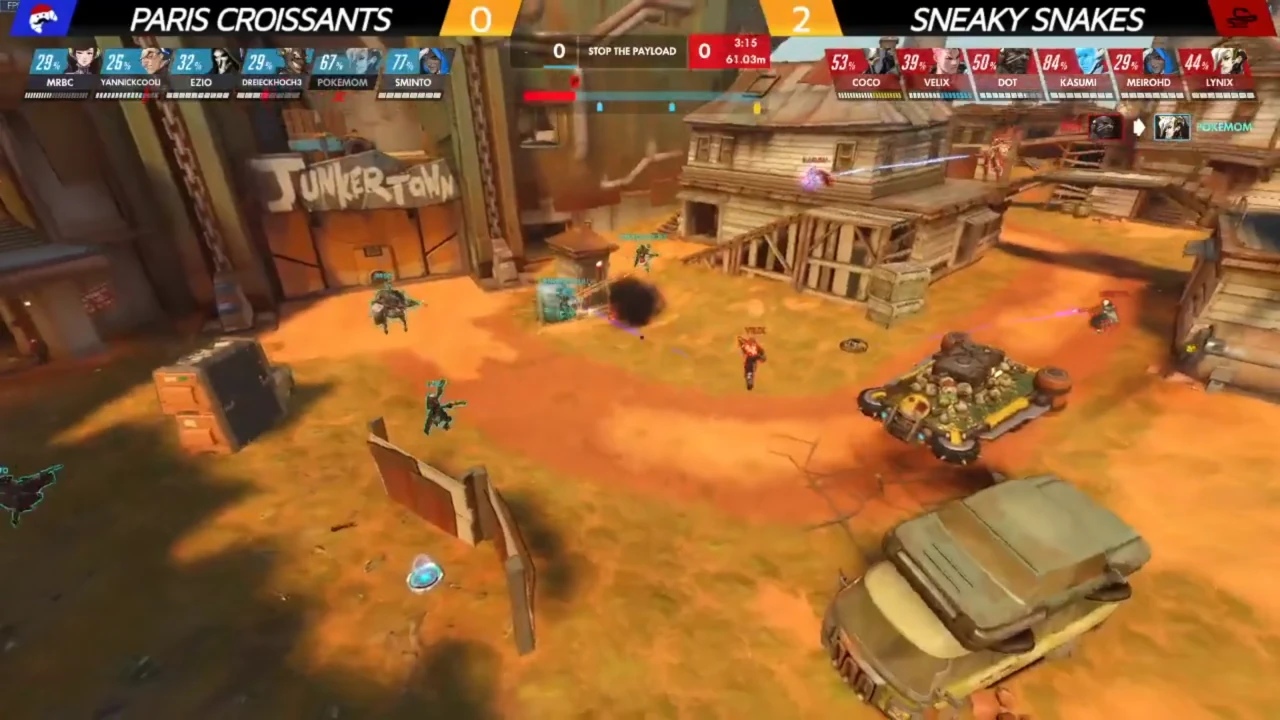The image size is (1280, 720).
Task: Toggle focus to DREIECKHOCH3's player bar
Action: 271,82
